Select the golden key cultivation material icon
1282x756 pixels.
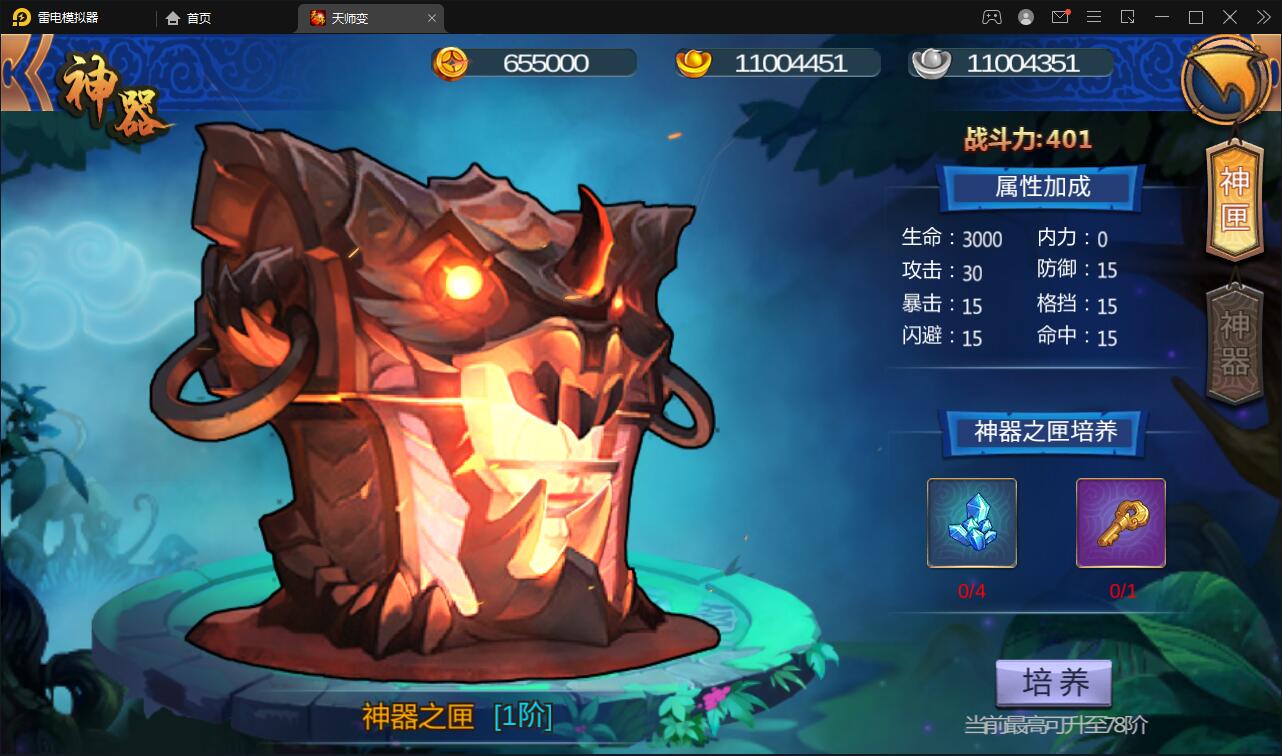pyautogui.click(x=1120, y=522)
